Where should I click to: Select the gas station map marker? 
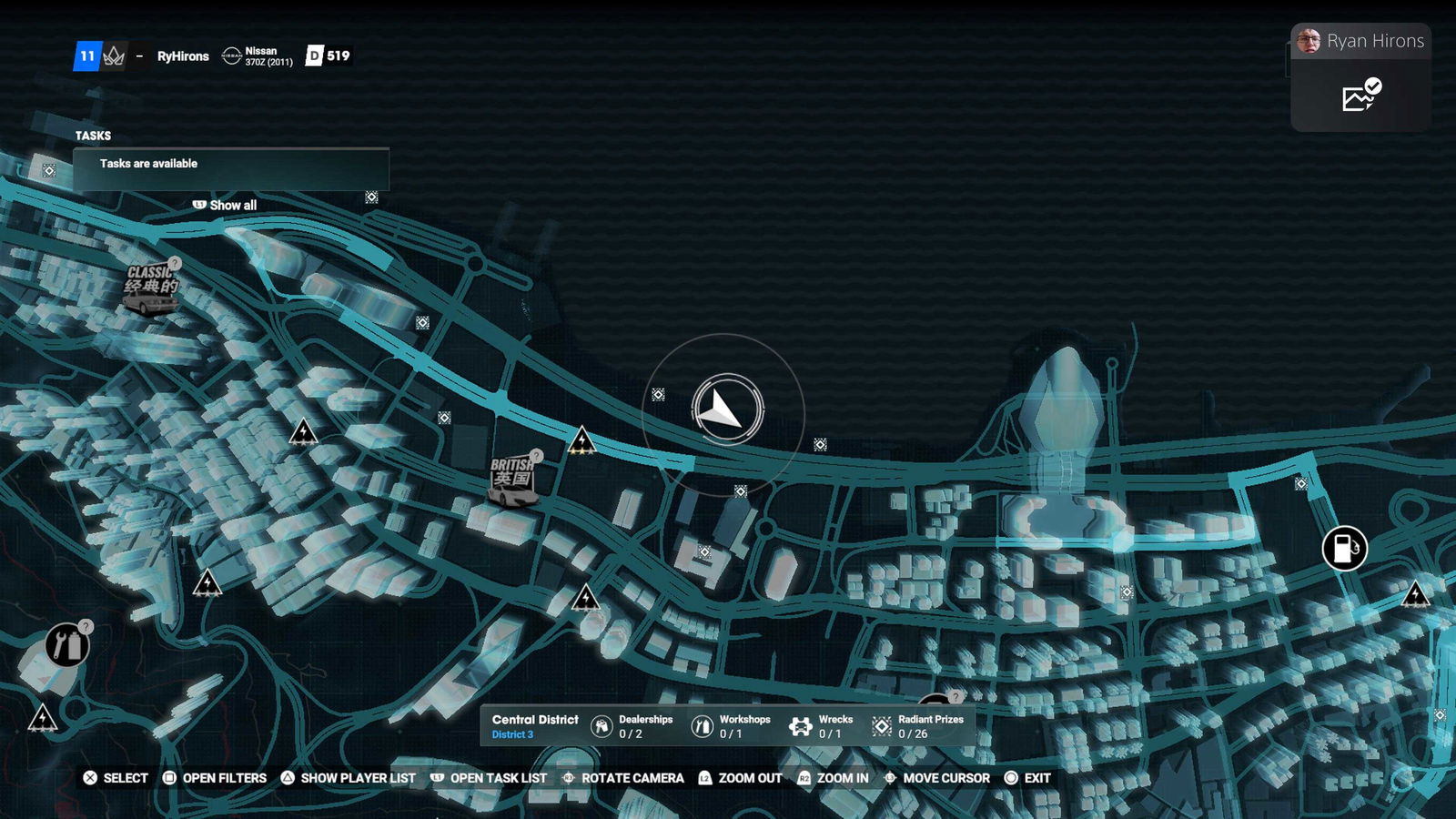[1344, 549]
